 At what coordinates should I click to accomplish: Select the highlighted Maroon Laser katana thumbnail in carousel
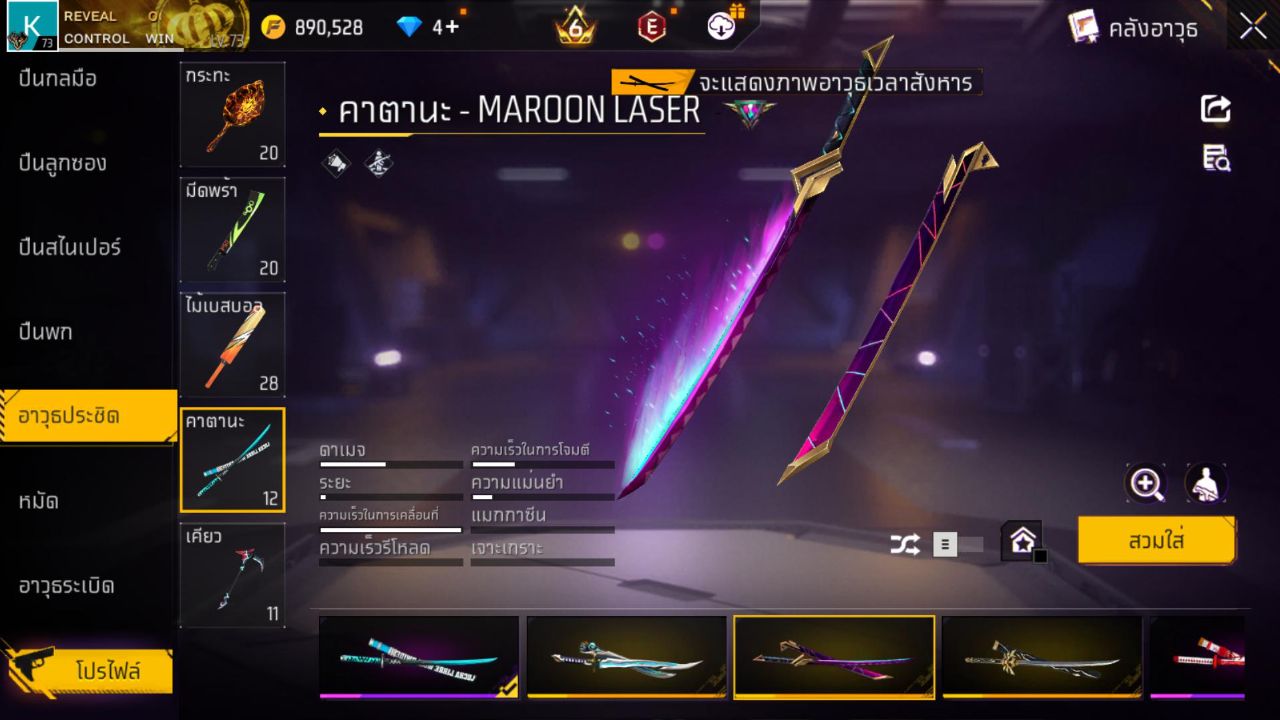point(834,657)
